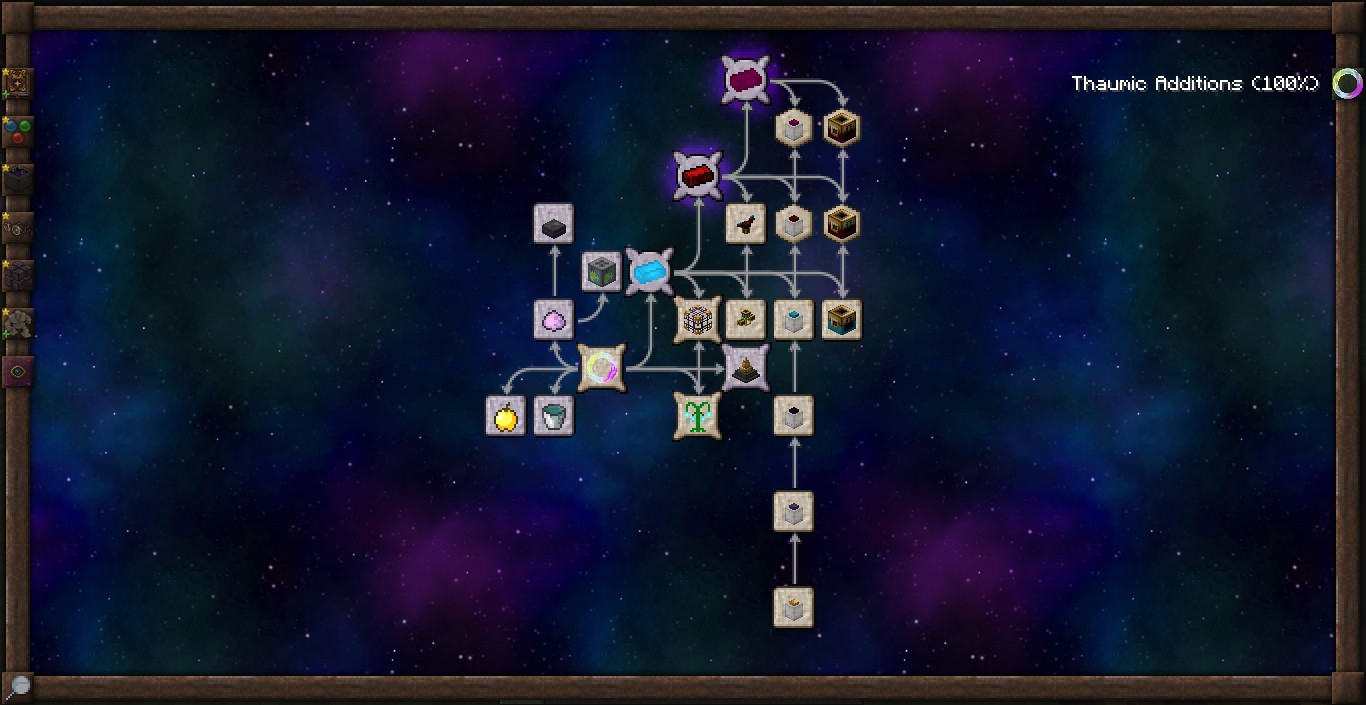Switch to the golden book category tab
This screenshot has height=705, width=1366.
(x=18, y=83)
